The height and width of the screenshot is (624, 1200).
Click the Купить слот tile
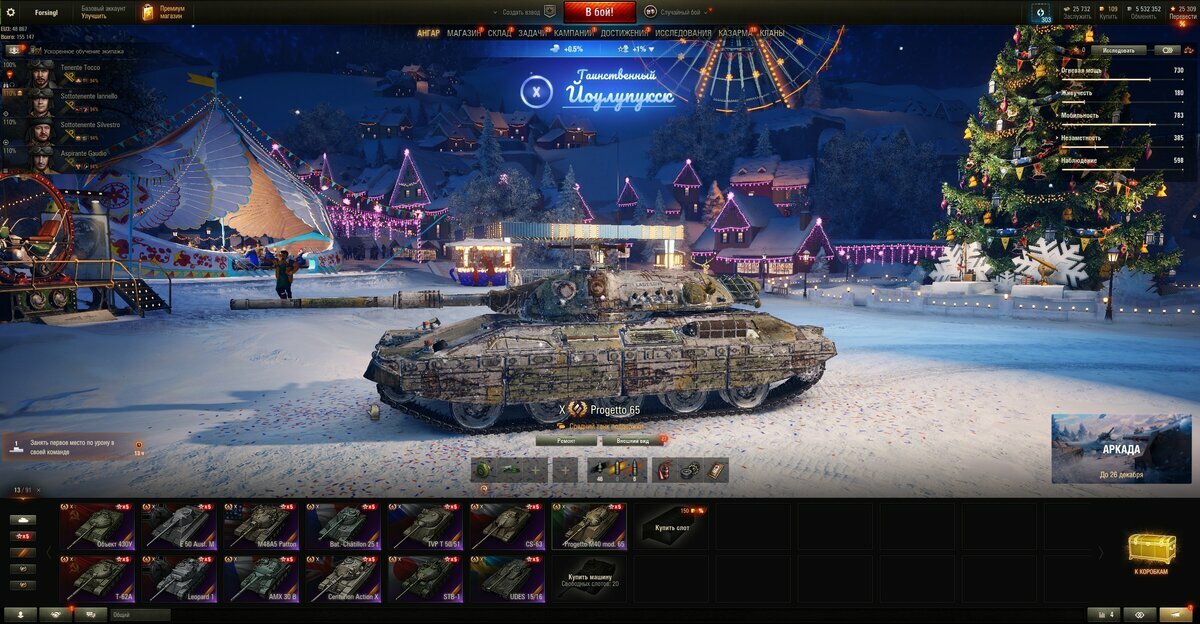(671, 526)
